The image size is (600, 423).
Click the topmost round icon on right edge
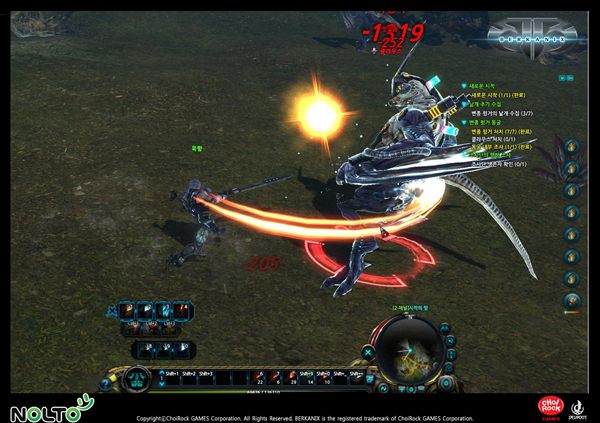[571, 147]
